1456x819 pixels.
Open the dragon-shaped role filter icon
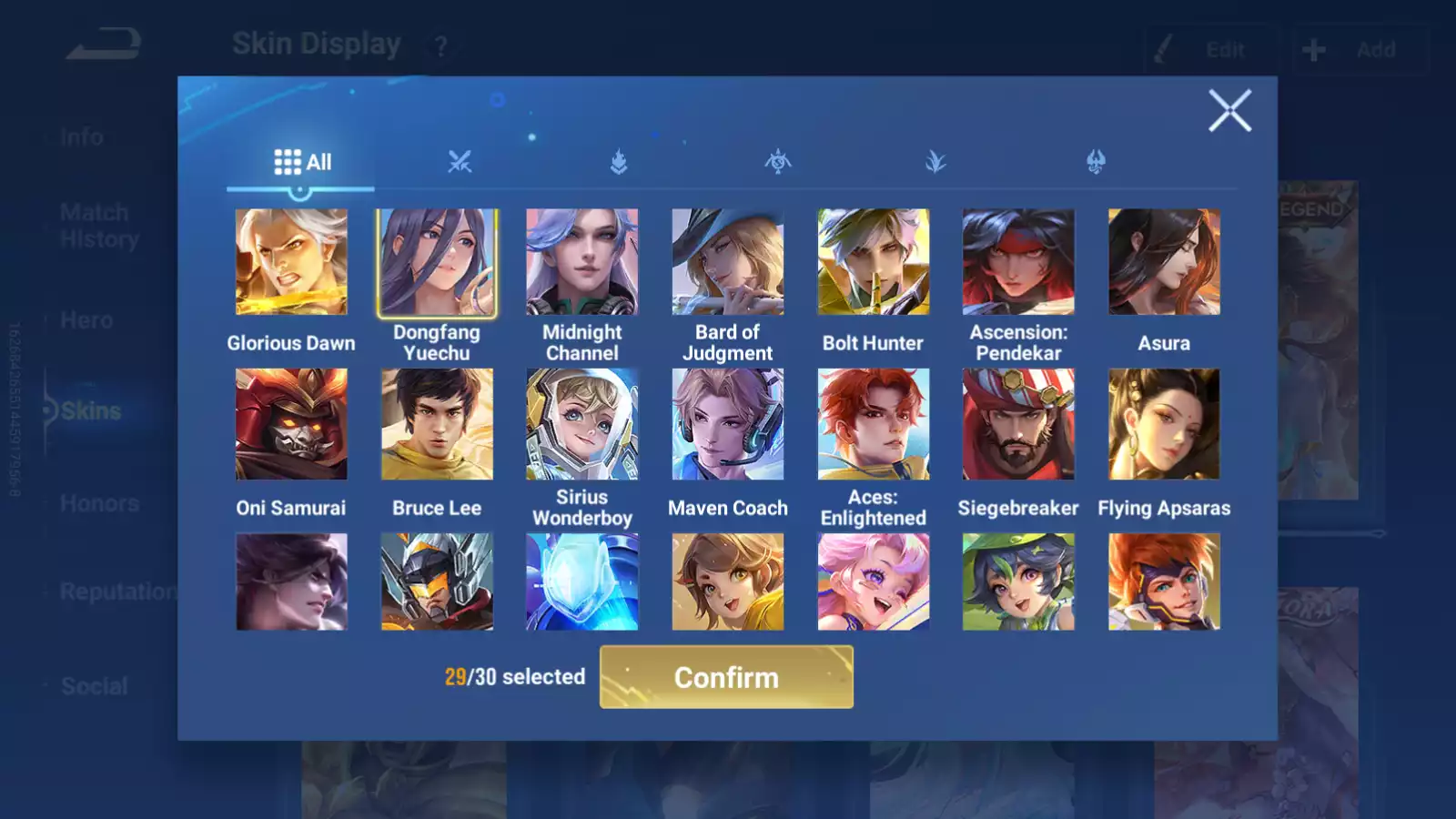click(x=1096, y=162)
